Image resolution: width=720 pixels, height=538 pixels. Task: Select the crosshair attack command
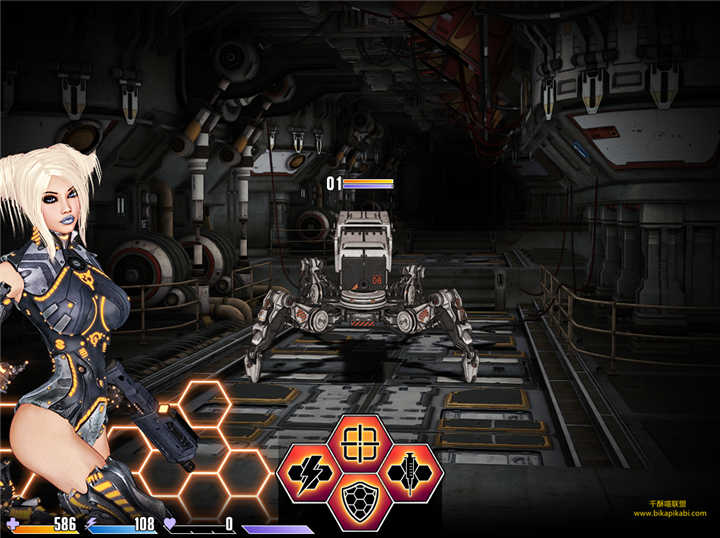(359, 442)
